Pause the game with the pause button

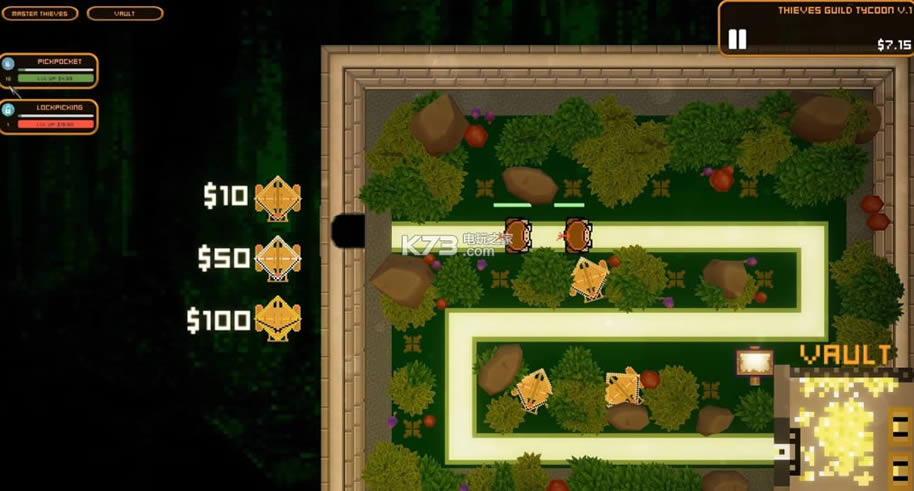pyautogui.click(x=737, y=39)
